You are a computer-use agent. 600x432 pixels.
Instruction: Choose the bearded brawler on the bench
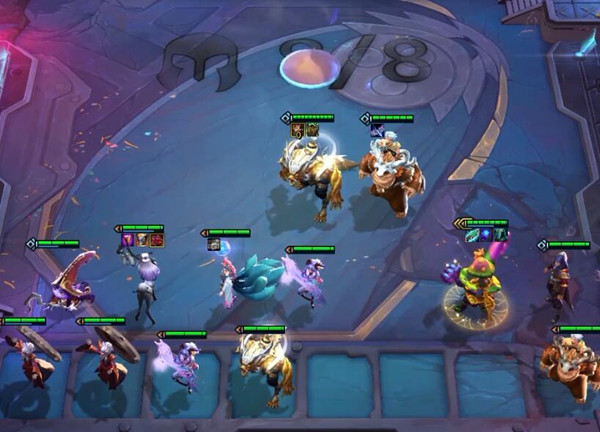click(x=570, y=364)
